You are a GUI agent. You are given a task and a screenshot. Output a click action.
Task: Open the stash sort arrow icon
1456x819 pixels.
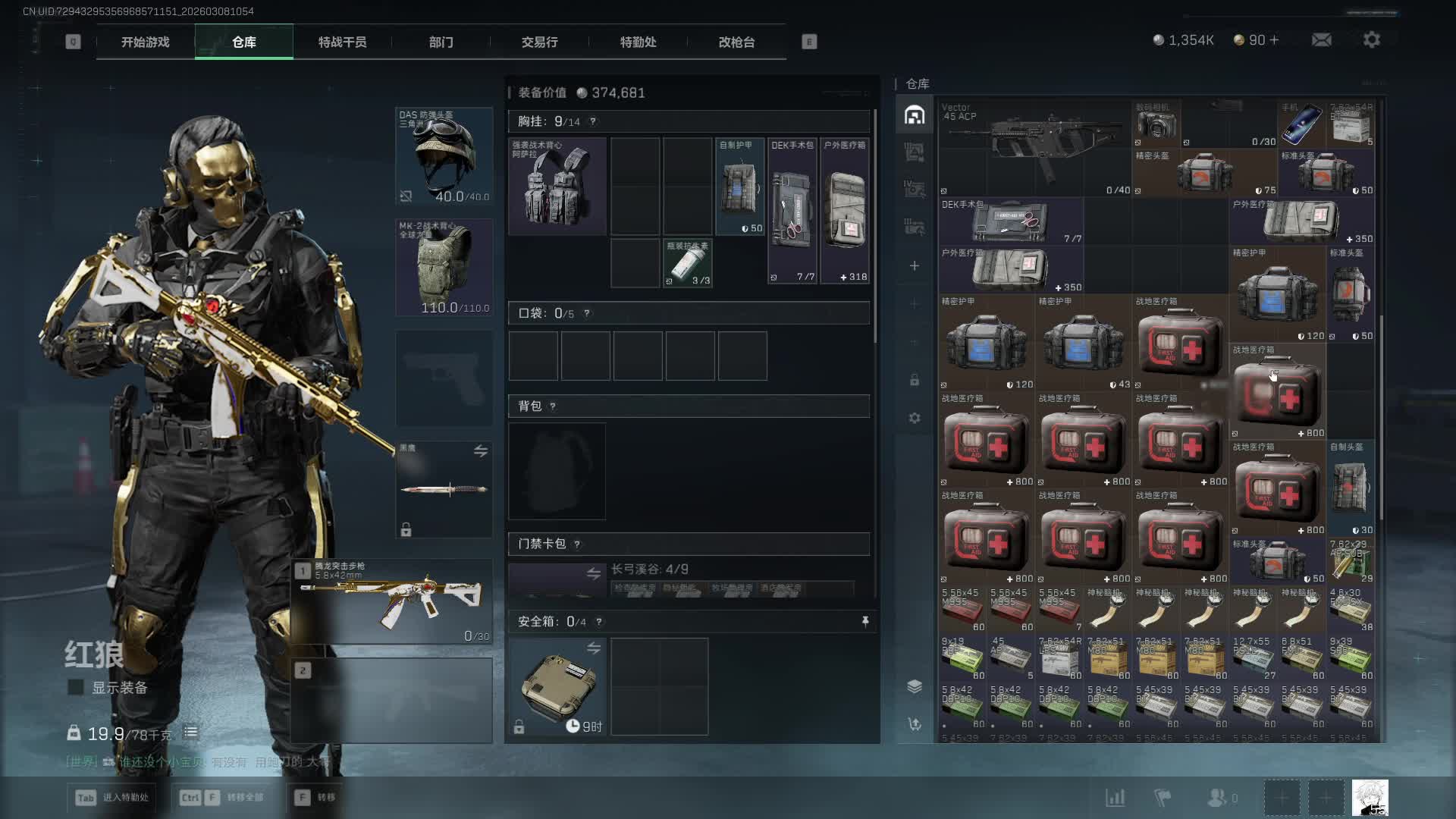[x=915, y=724]
